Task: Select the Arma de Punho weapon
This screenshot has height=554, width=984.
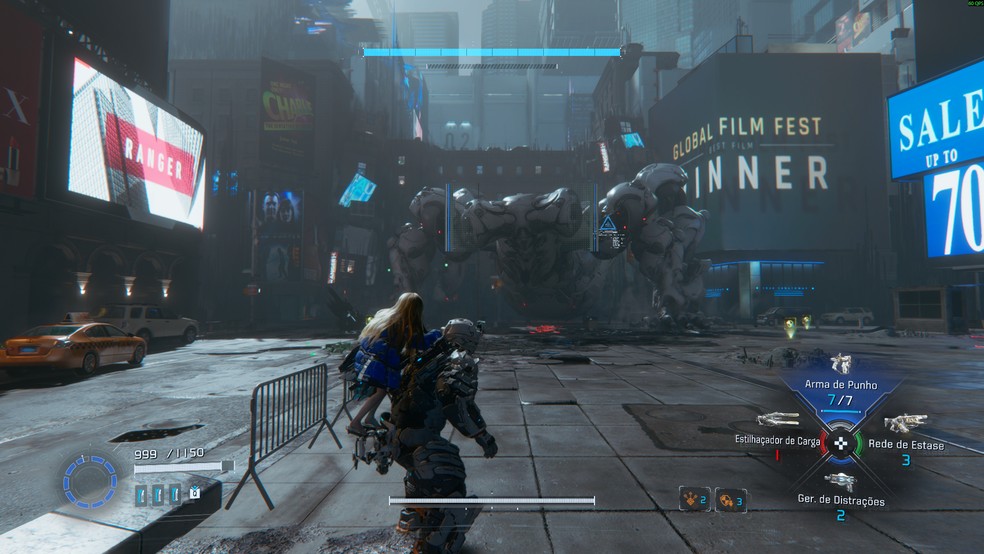Action: (x=840, y=366)
